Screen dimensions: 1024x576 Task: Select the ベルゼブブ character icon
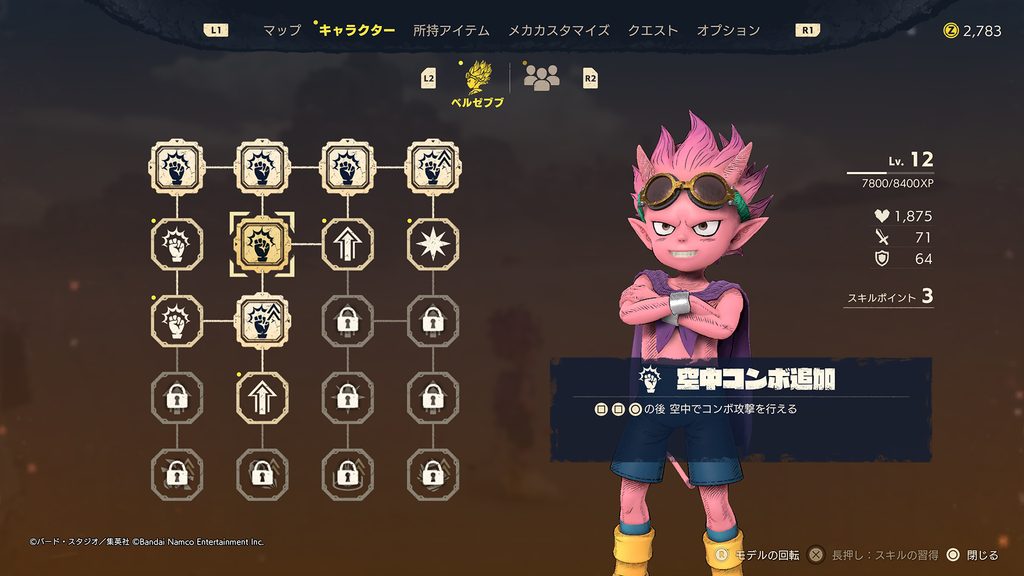click(x=477, y=78)
